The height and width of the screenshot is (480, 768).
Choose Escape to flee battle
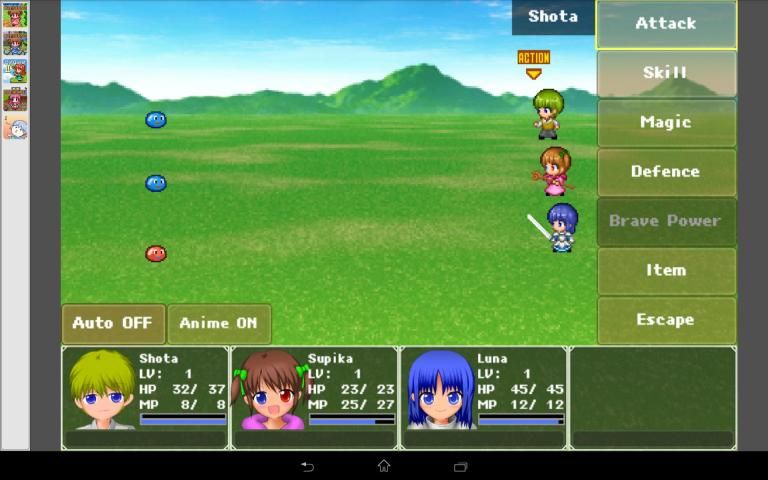point(666,320)
